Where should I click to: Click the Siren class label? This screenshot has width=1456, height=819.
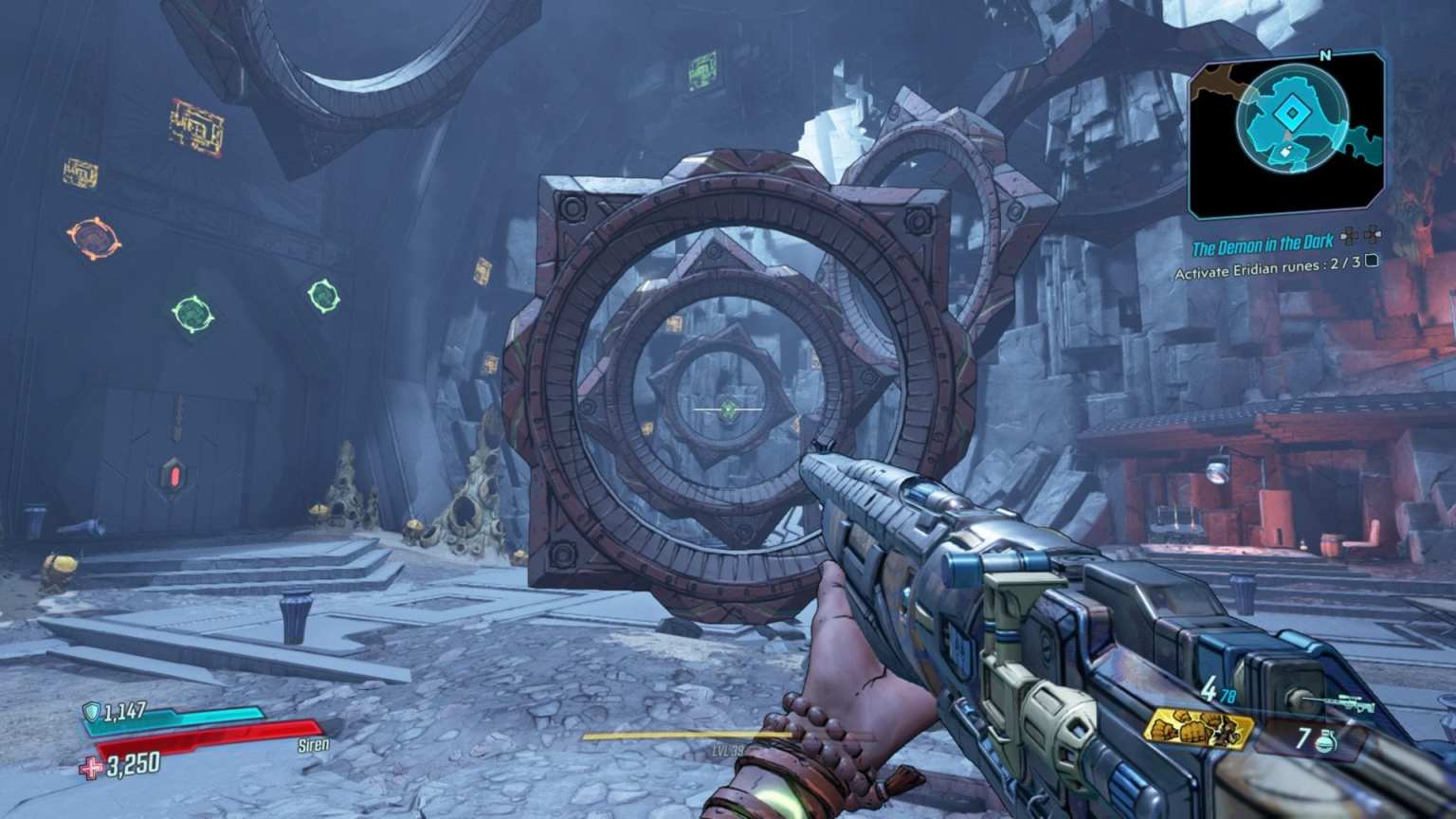[x=313, y=745]
